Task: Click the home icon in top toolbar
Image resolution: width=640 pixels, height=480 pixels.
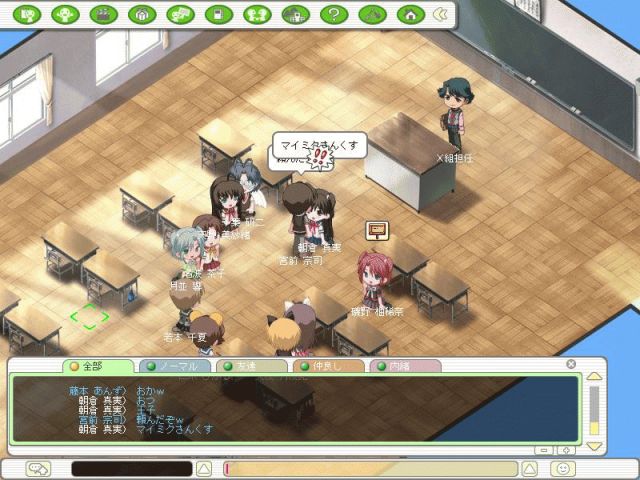Action: [409, 15]
